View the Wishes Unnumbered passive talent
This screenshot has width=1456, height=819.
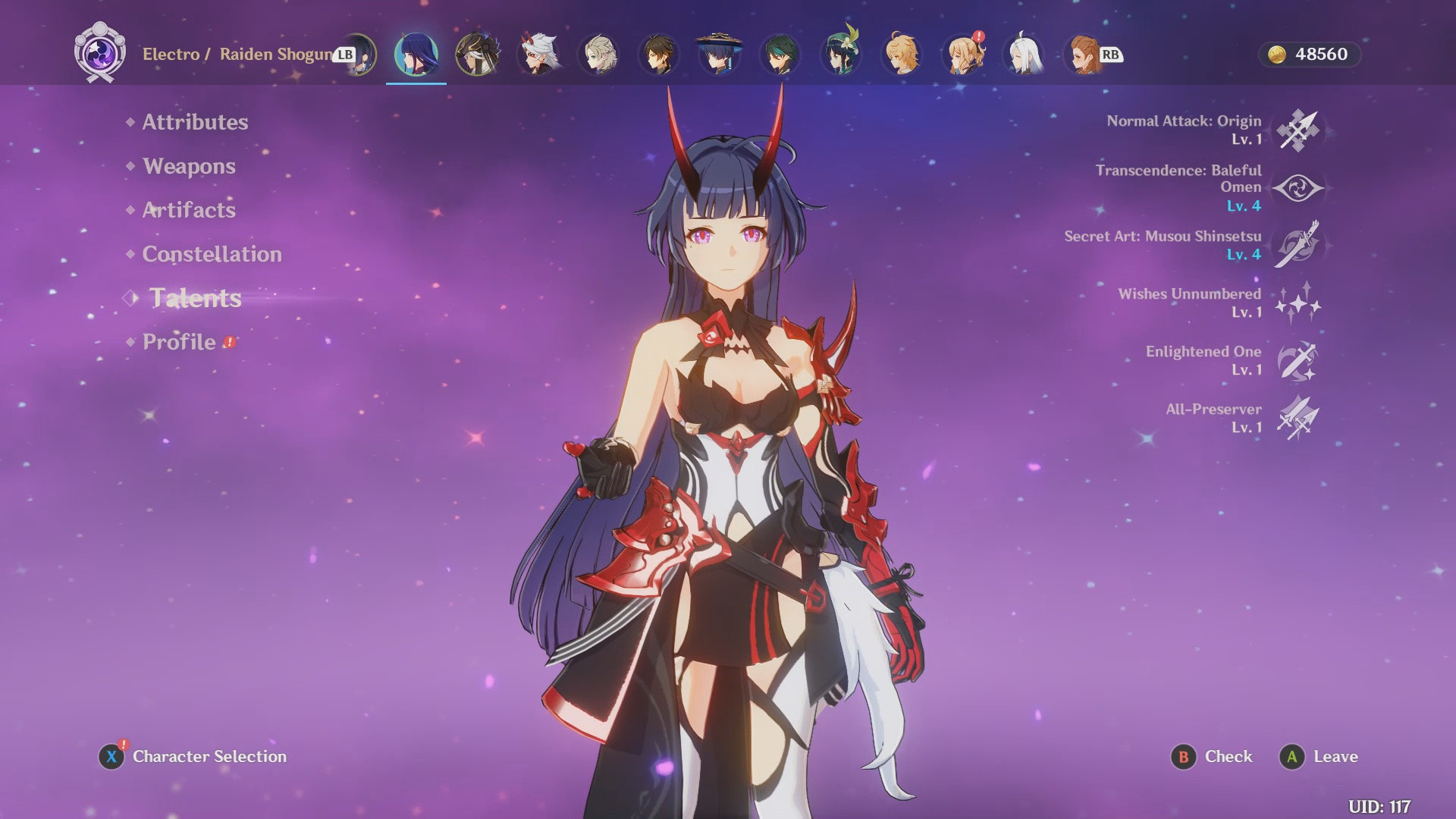1298,303
